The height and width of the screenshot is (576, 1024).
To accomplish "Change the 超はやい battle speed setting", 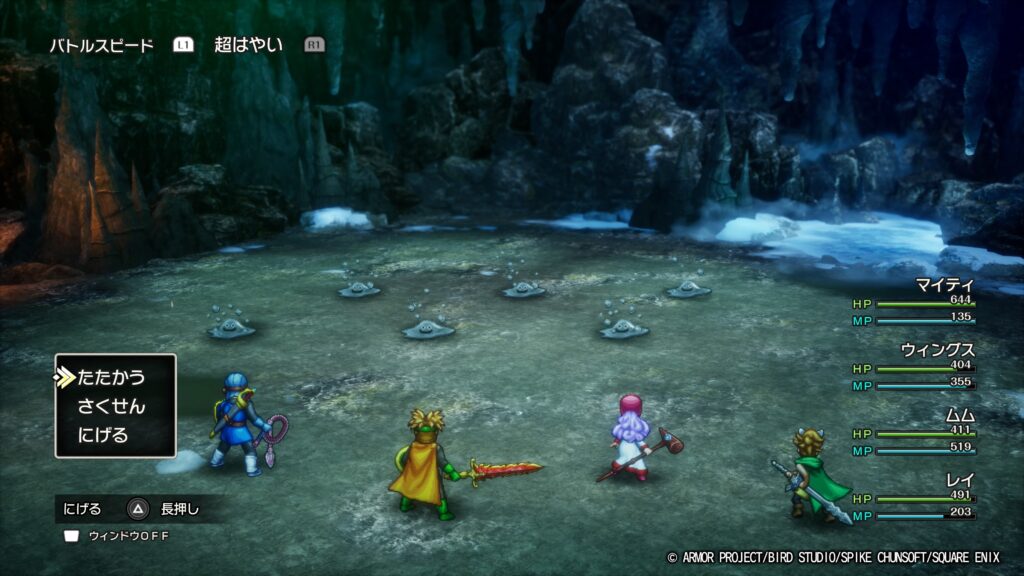I will click(248, 45).
